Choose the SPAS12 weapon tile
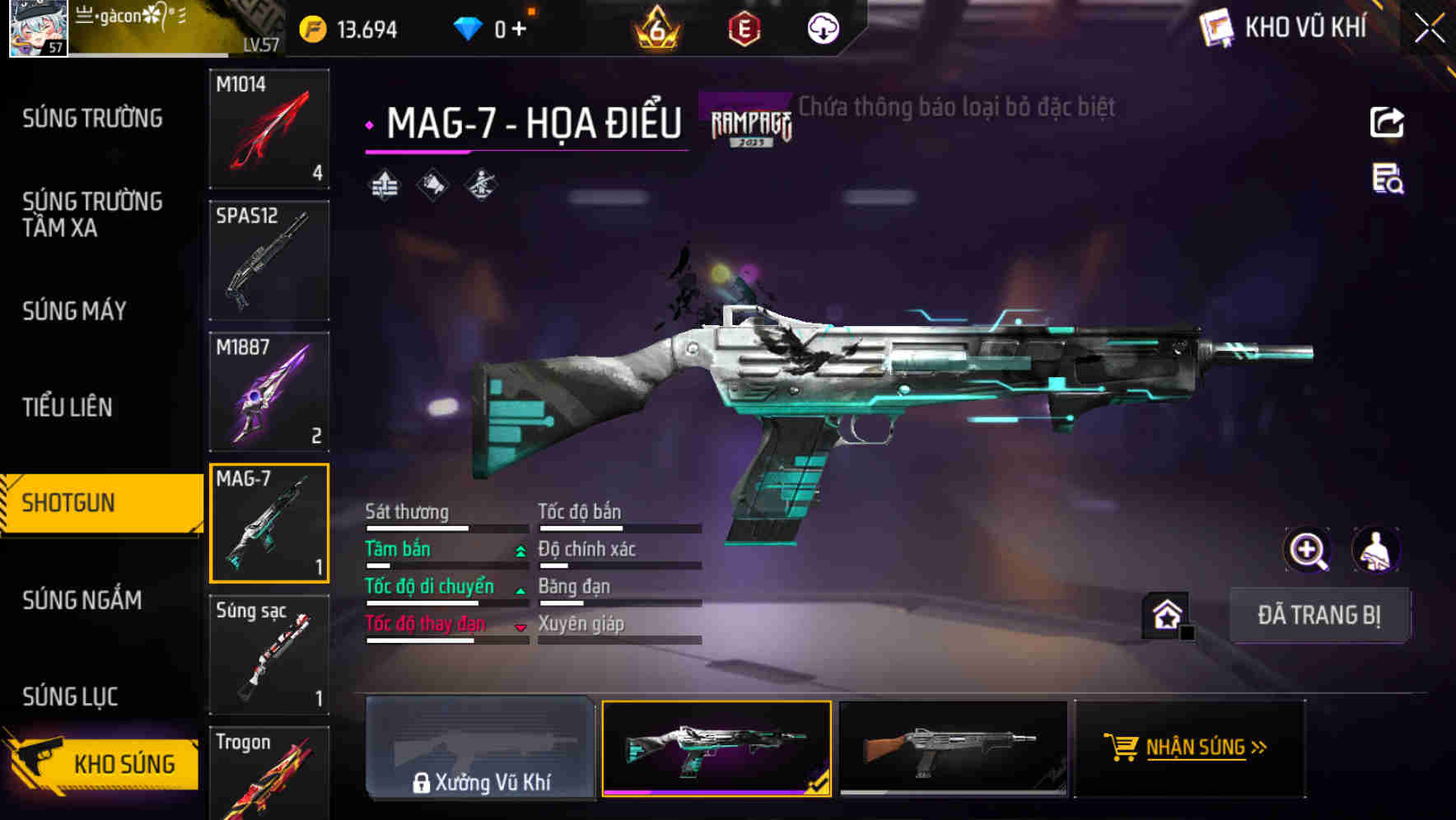1456x820 pixels. pyautogui.click(x=269, y=260)
